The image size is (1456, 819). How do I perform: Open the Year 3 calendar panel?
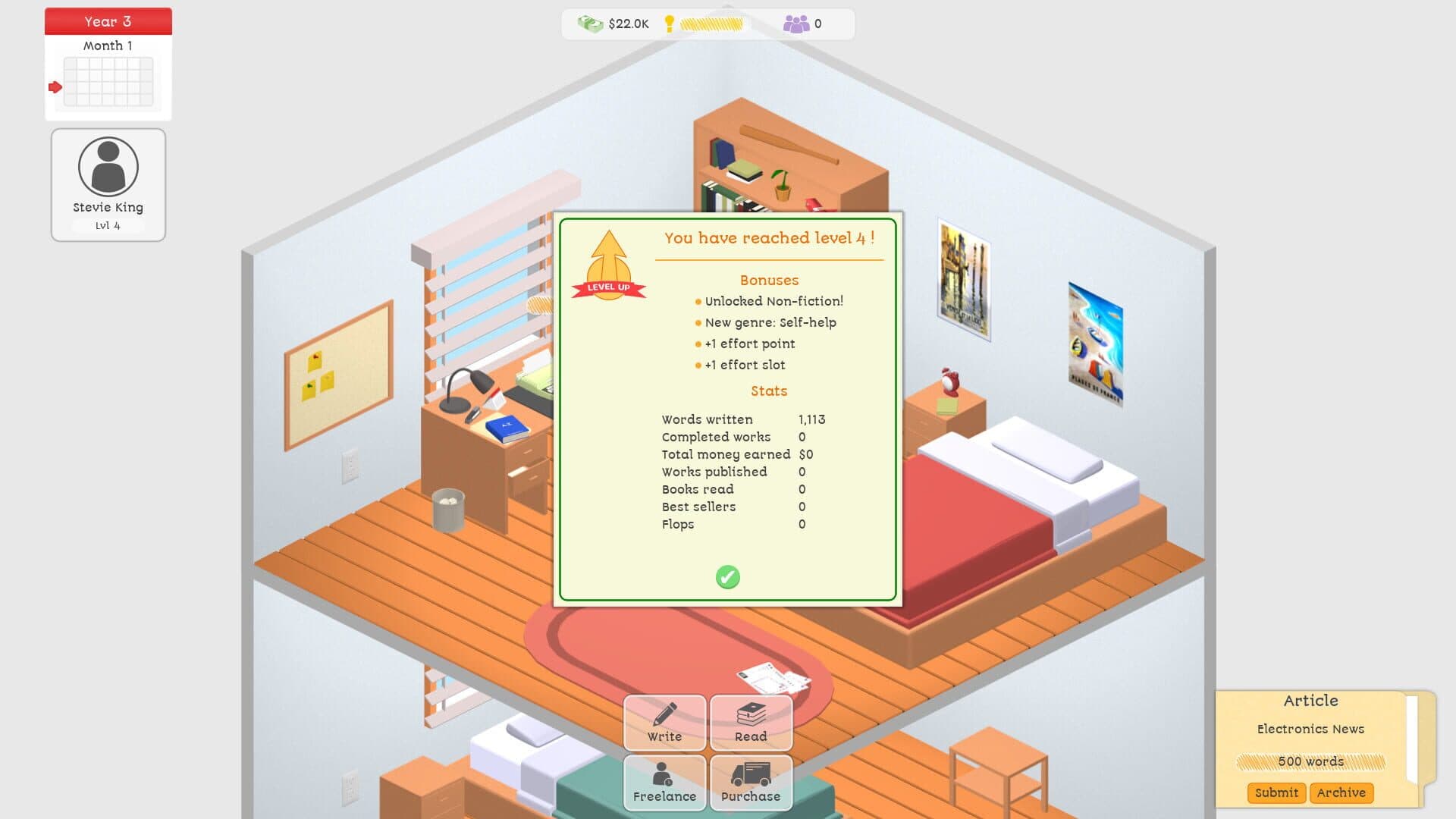(x=108, y=64)
